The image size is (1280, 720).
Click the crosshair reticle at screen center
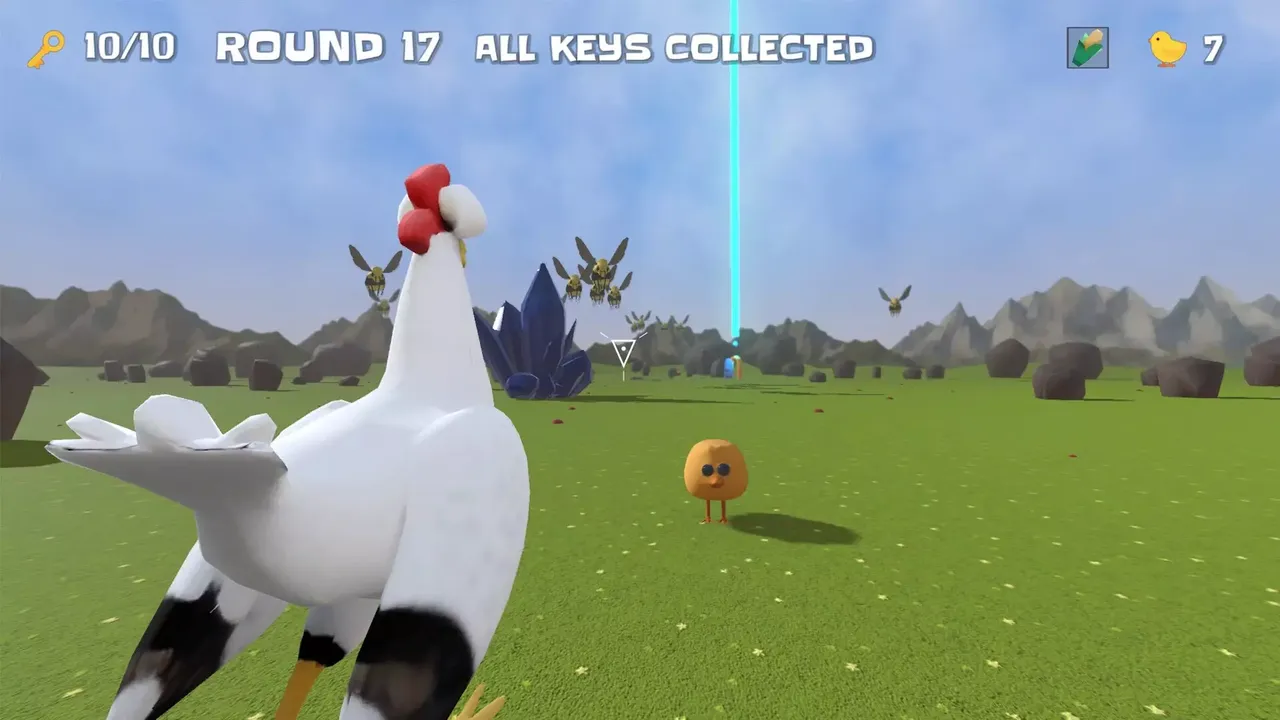[625, 350]
